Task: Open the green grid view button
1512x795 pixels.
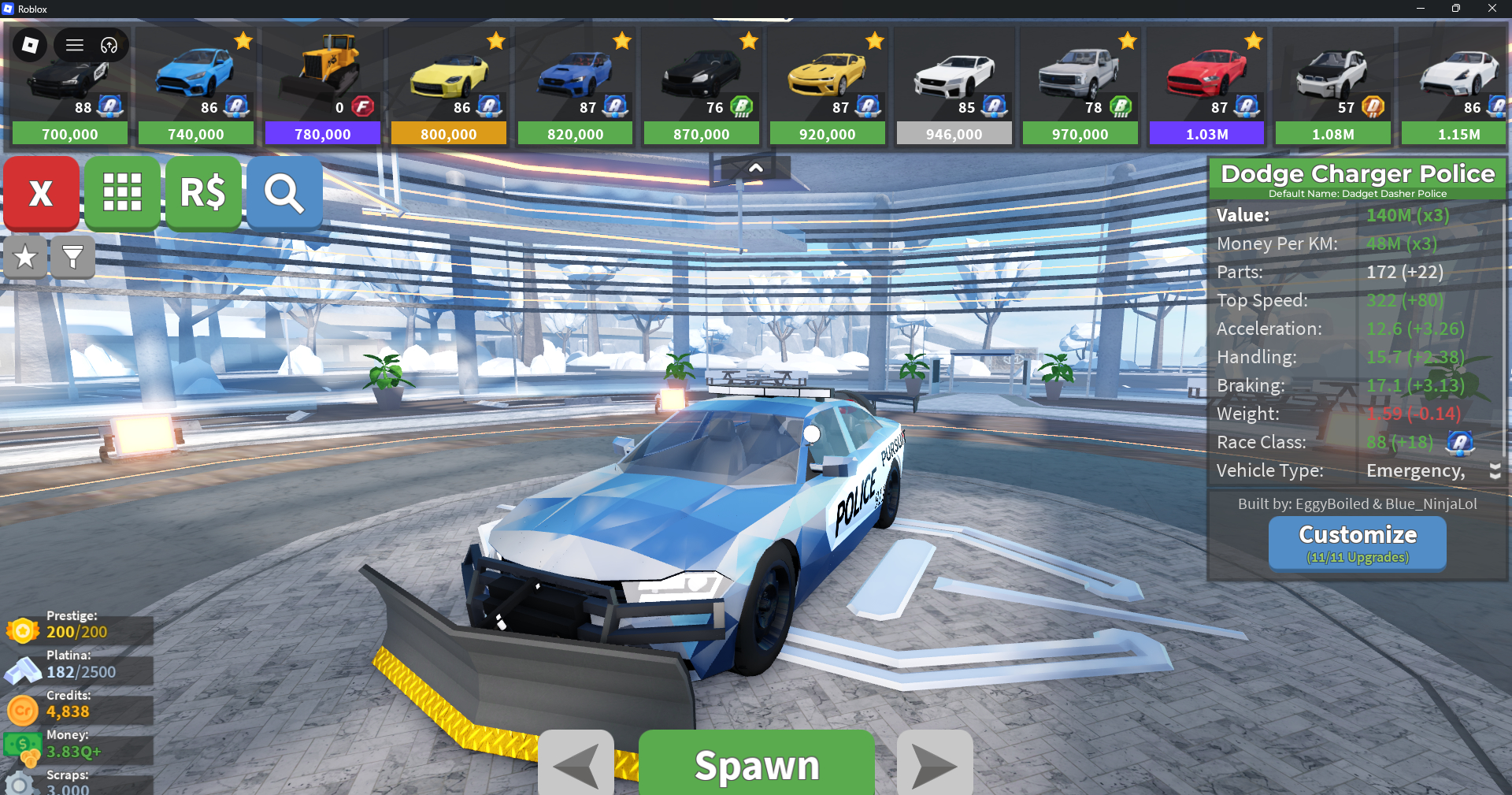Action: (123, 193)
